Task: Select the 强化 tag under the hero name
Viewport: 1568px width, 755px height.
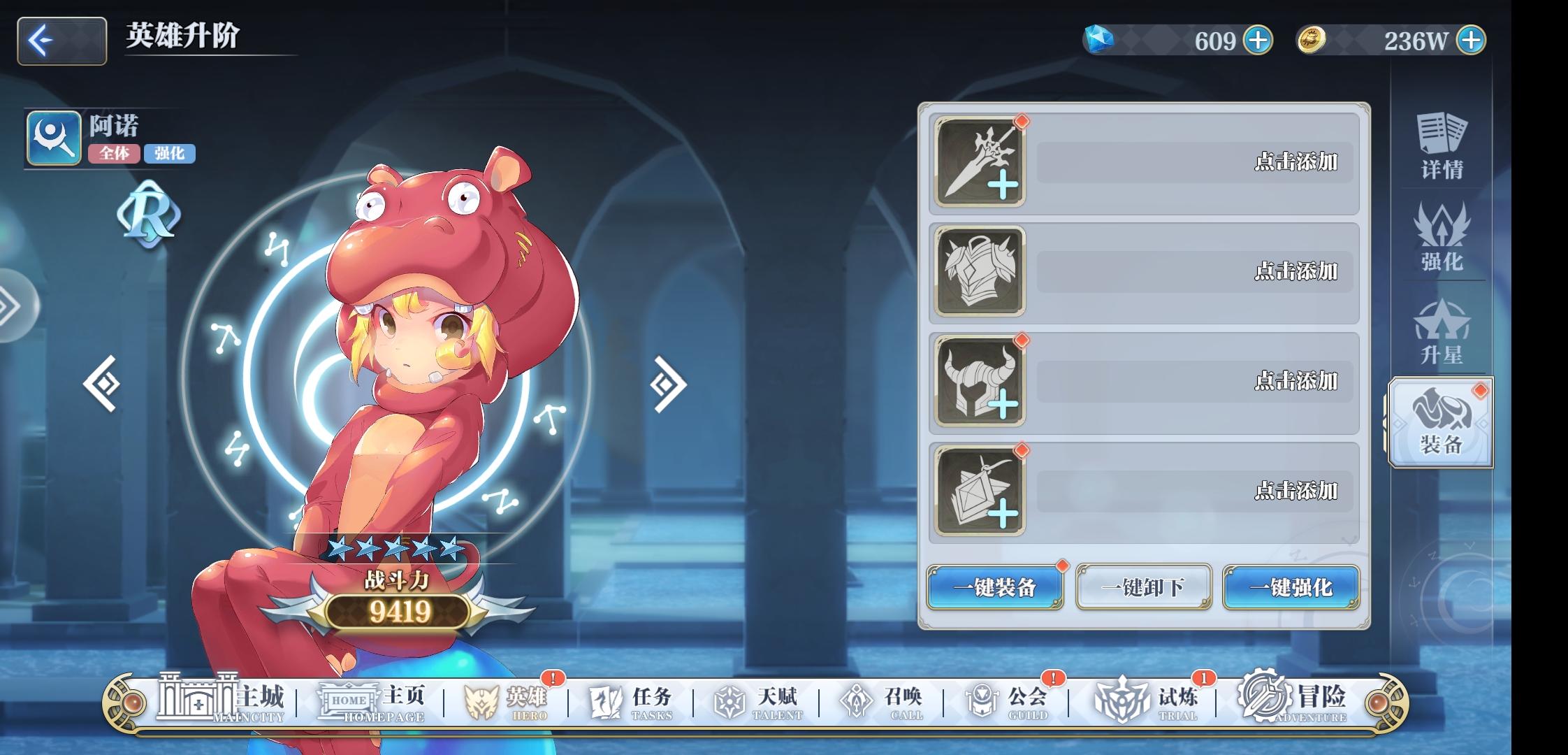Action: (172, 154)
